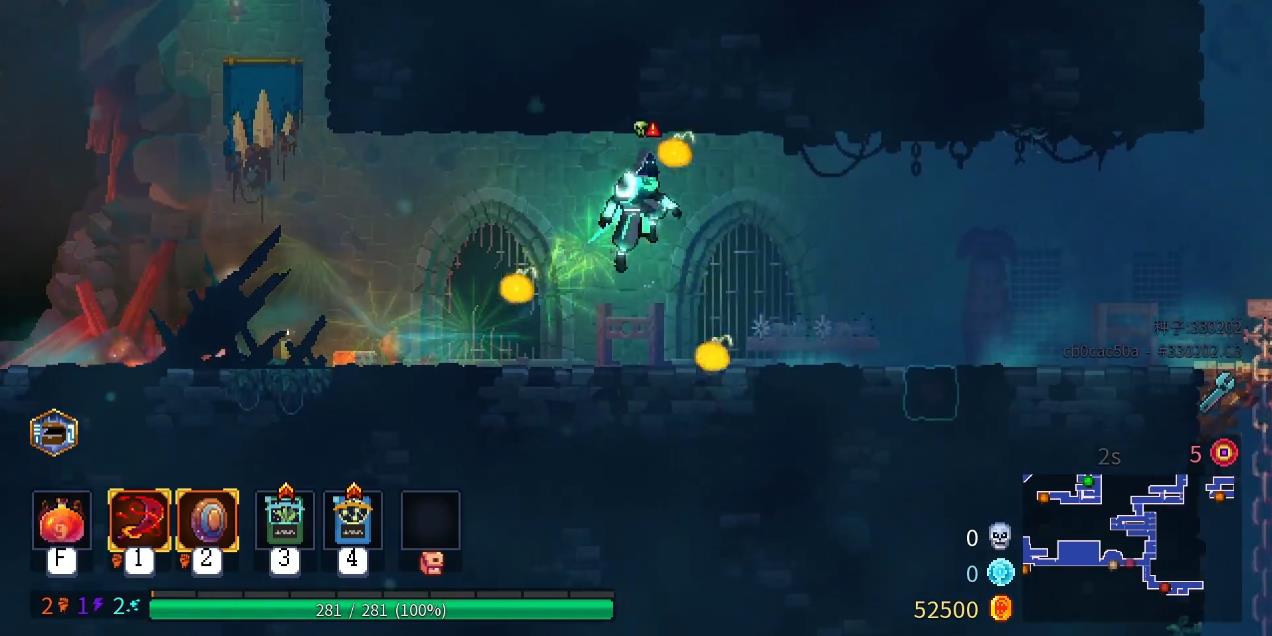Click the wrench tool icon
Viewport: 1272px width, 636px height.
pyautogui.click(x=1217, y=392)
